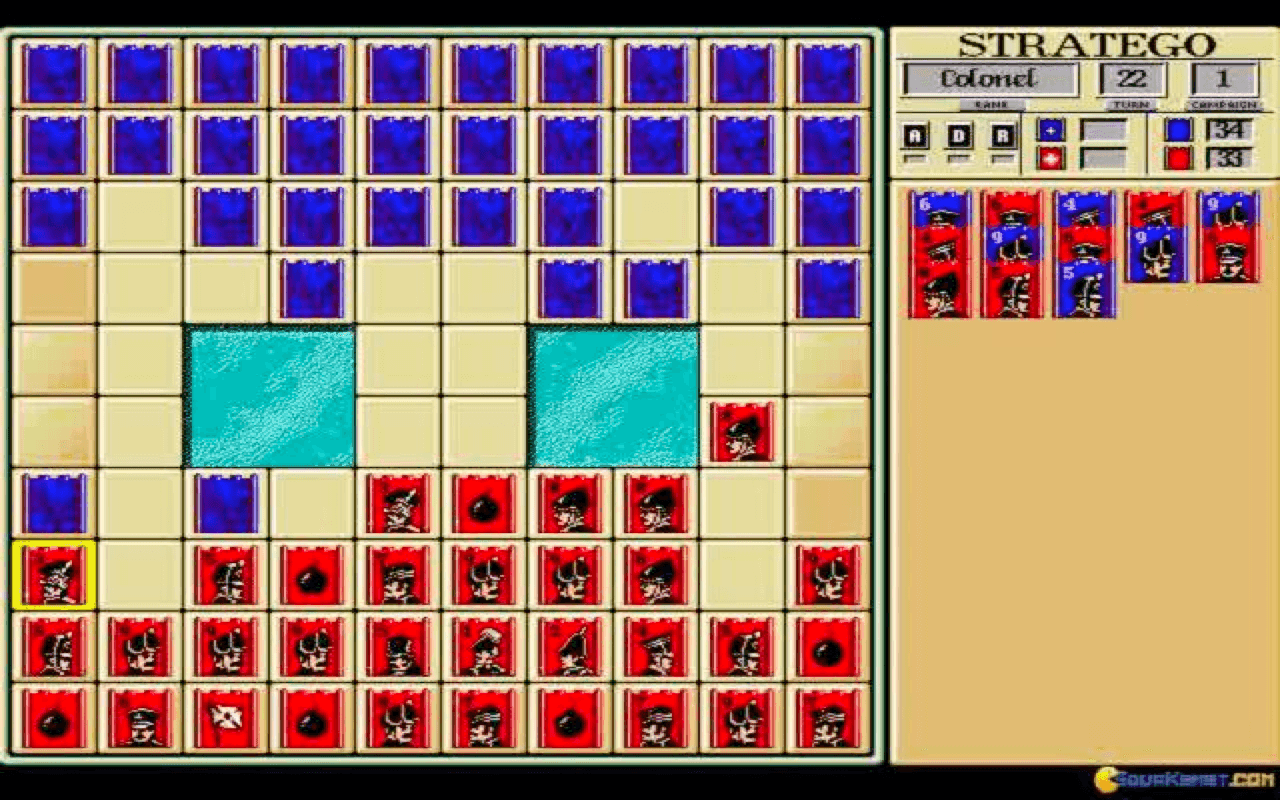Toggle the D option under the Rank display
1280x800 pixels.
962,134
